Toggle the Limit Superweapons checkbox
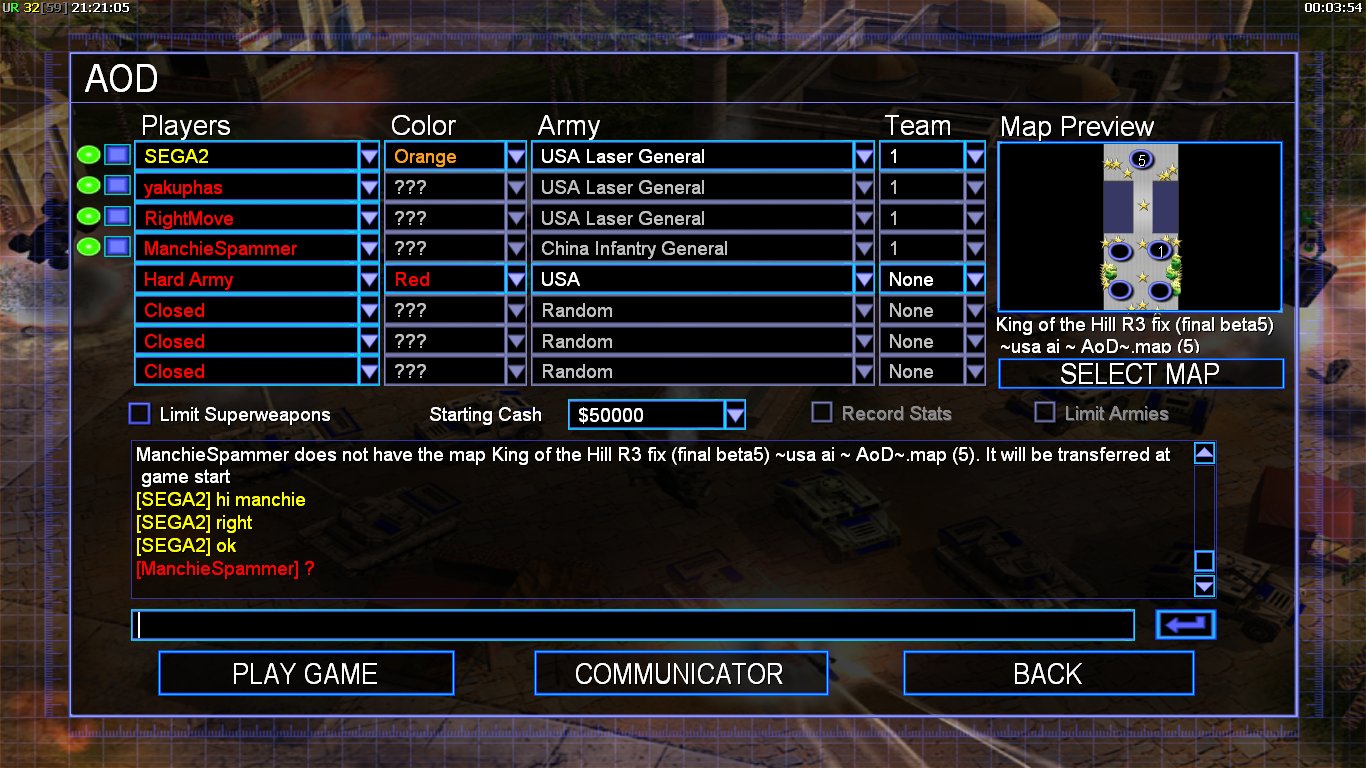The height and width of the screenshot is (768, 1366). pos(140,414)
